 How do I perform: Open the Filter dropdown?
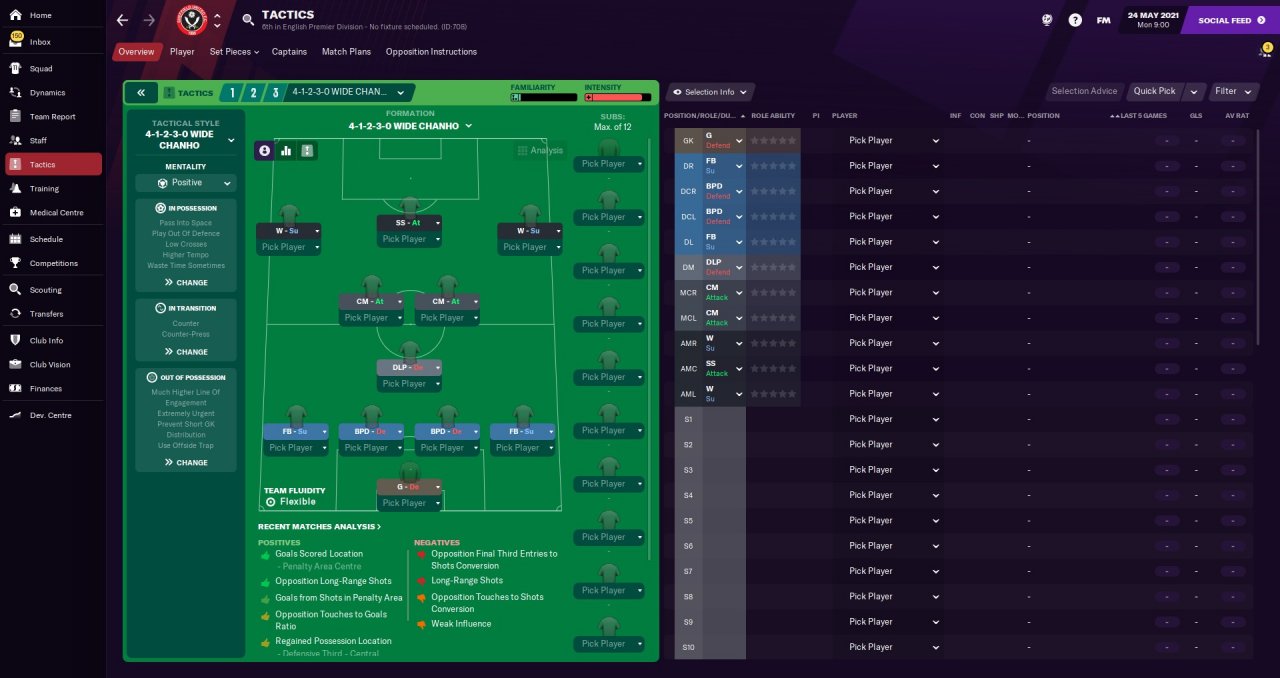click(1230, 91)
